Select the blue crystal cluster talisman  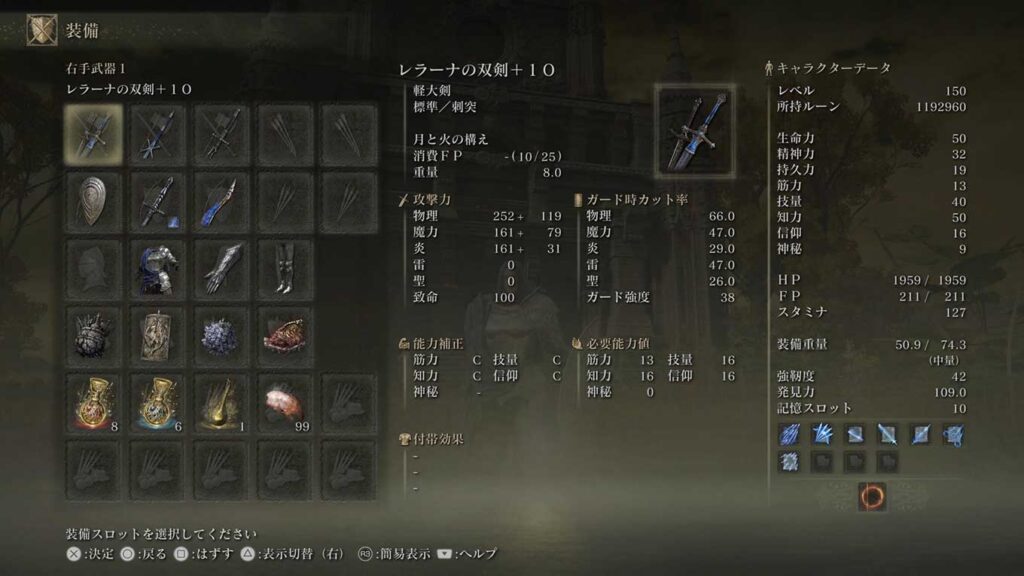(x=220, y=333)
